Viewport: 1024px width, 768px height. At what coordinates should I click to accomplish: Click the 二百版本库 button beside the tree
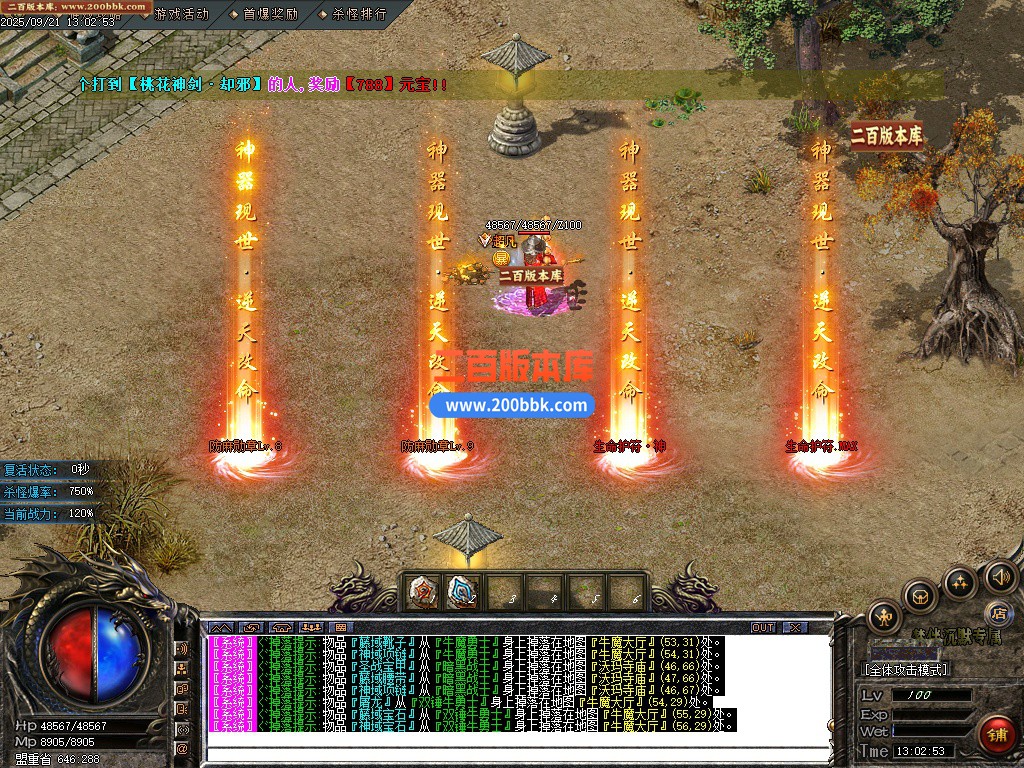click(887, 135)
